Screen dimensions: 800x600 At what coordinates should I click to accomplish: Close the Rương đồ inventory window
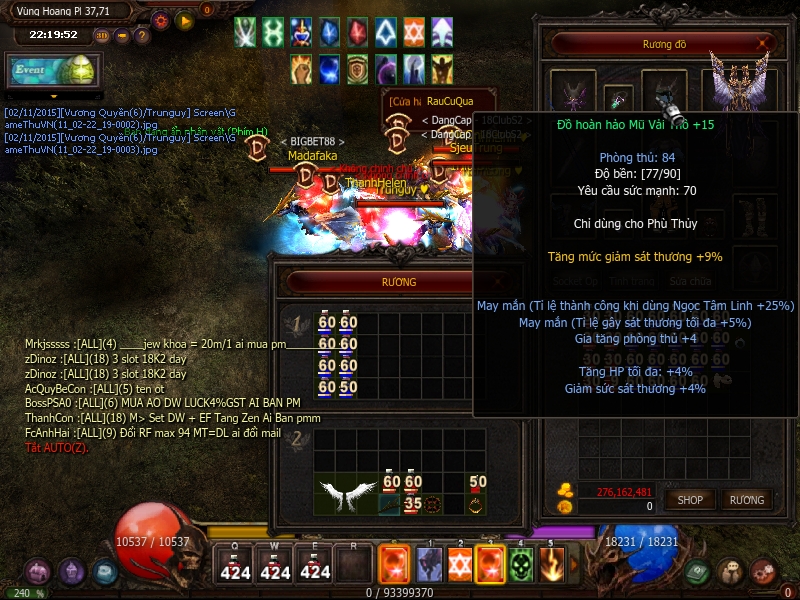[x=765, y=43]
